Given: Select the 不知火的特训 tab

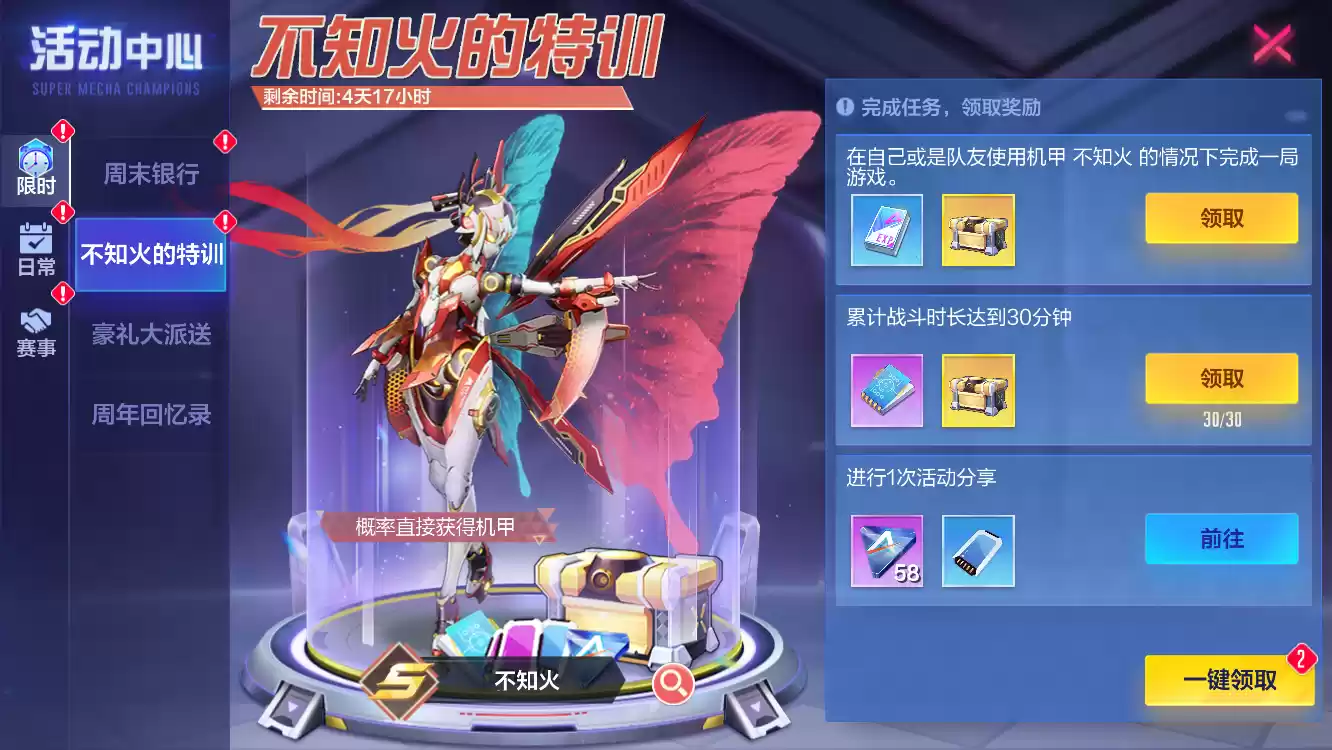Looking at the screenshot, I should coord(149,254).
